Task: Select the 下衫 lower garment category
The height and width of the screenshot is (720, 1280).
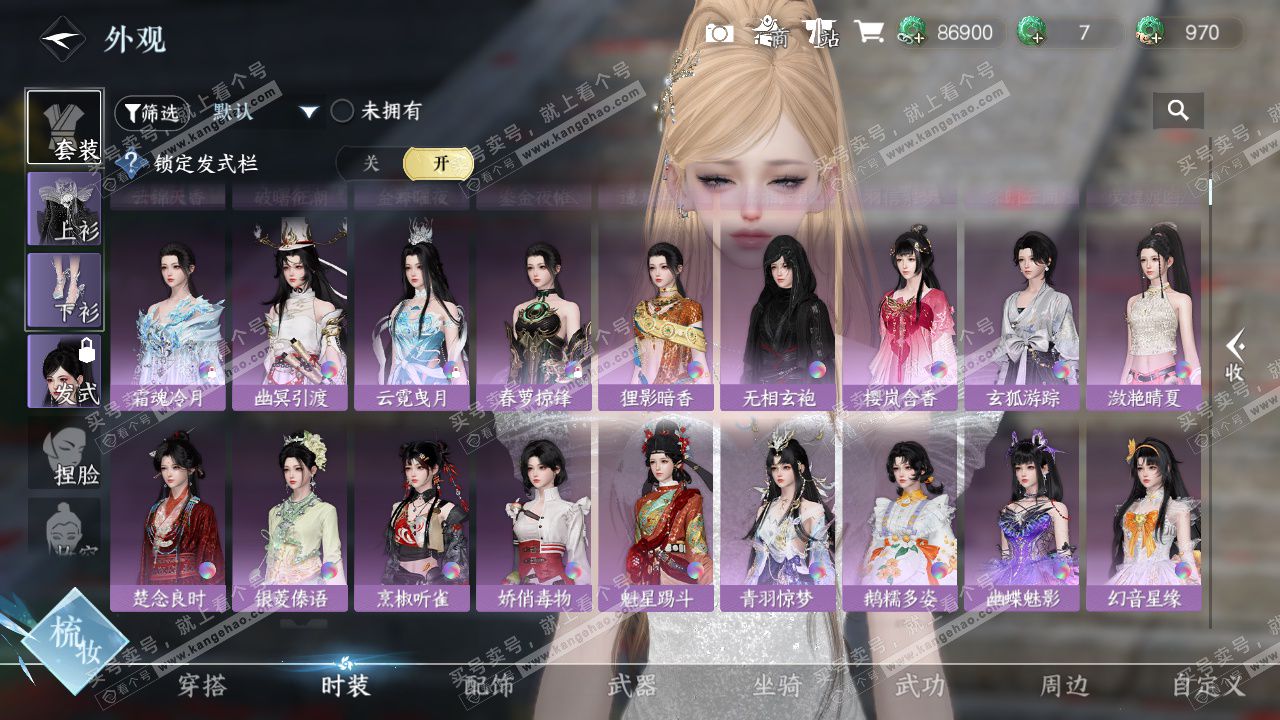Action: point(64,290)
